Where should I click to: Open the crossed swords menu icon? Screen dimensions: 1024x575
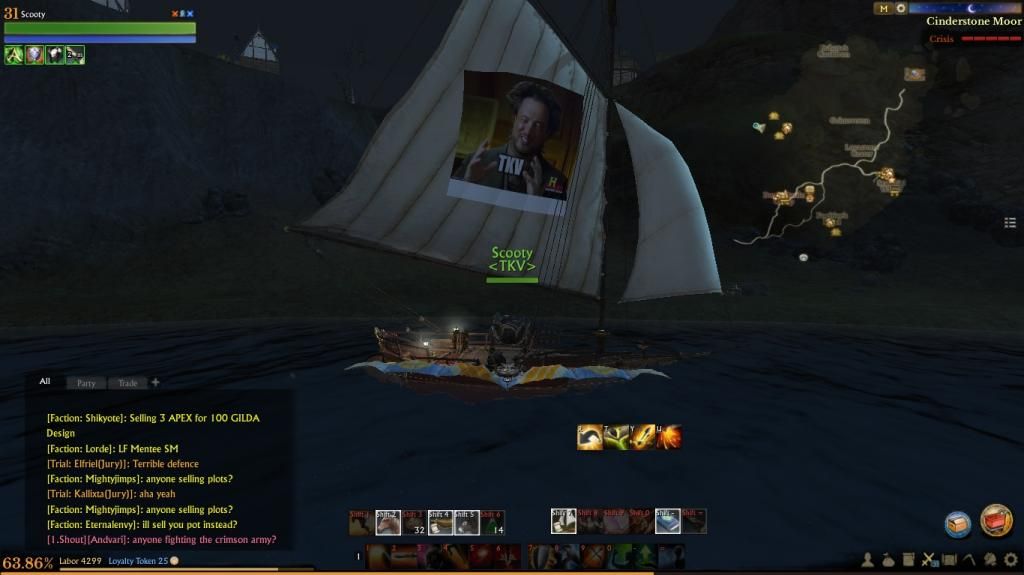tap(929, 560)
